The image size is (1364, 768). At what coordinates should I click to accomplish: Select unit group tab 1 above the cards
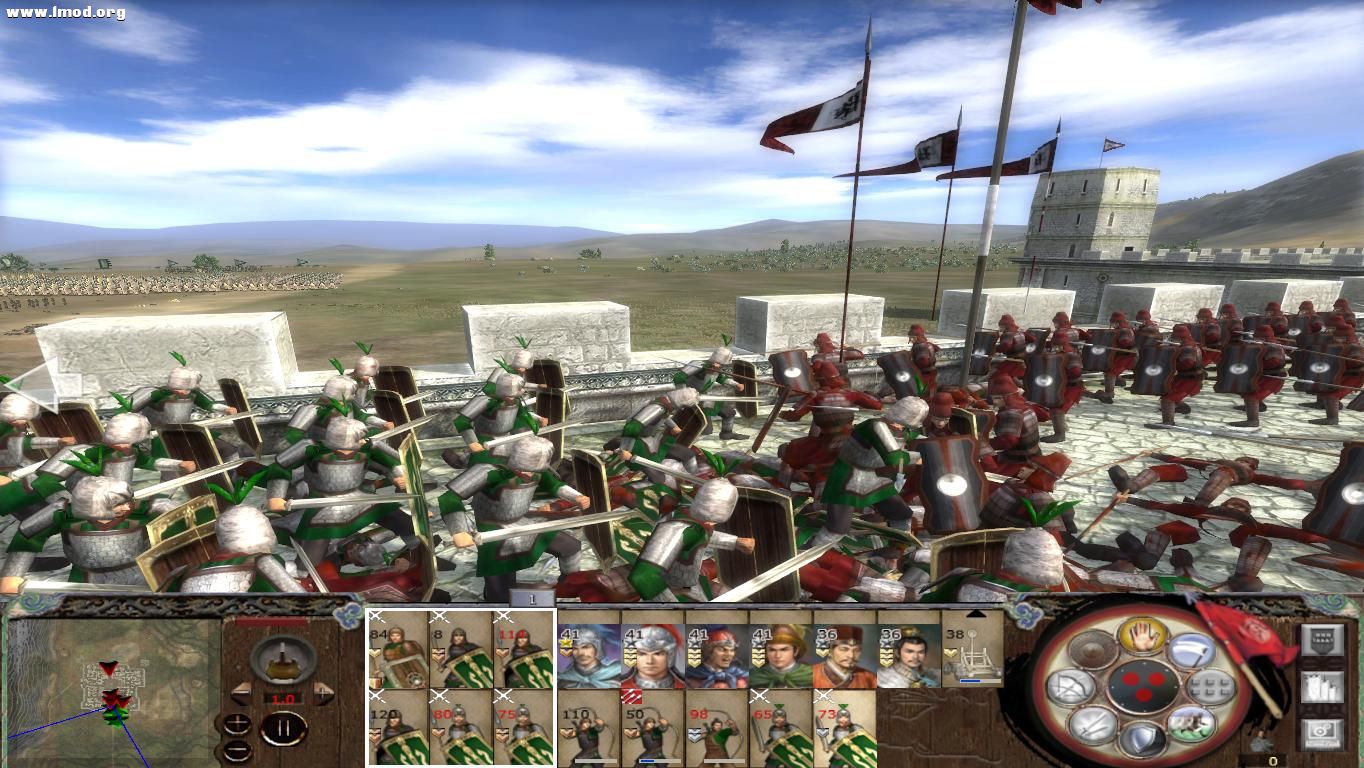[532, 597]
